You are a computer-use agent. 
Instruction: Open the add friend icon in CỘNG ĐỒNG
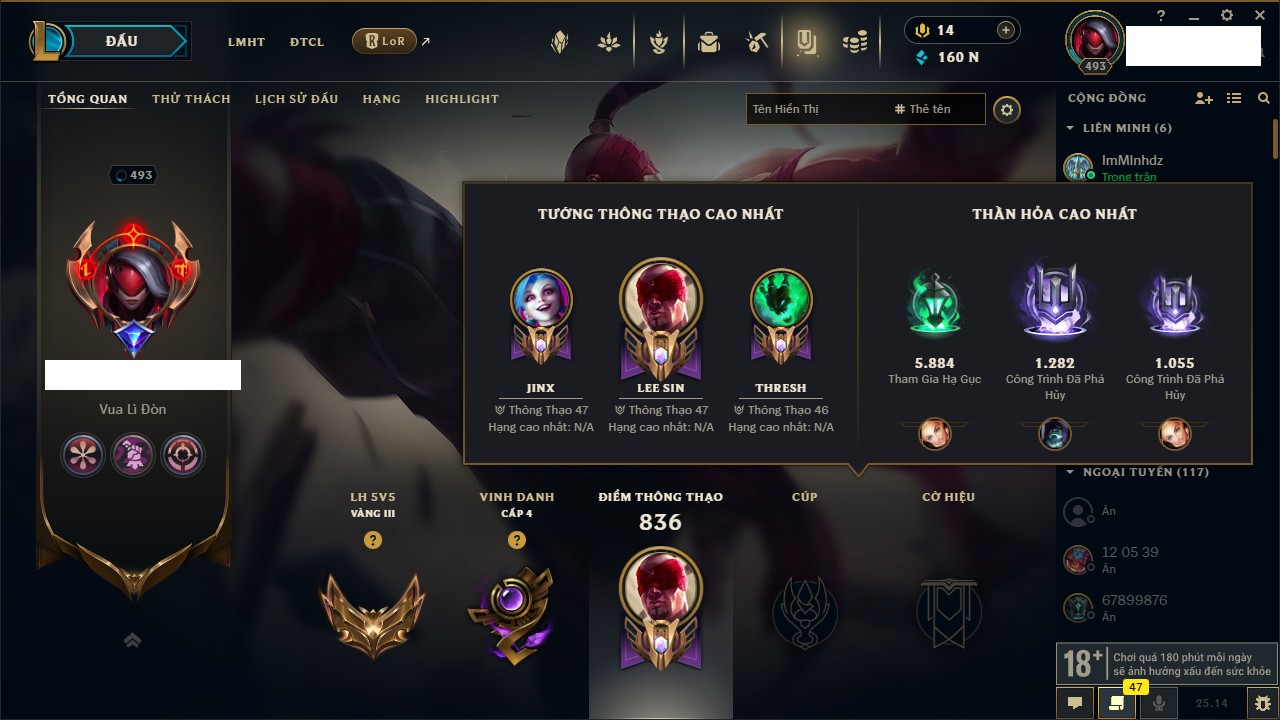[x=1204, y=97]
